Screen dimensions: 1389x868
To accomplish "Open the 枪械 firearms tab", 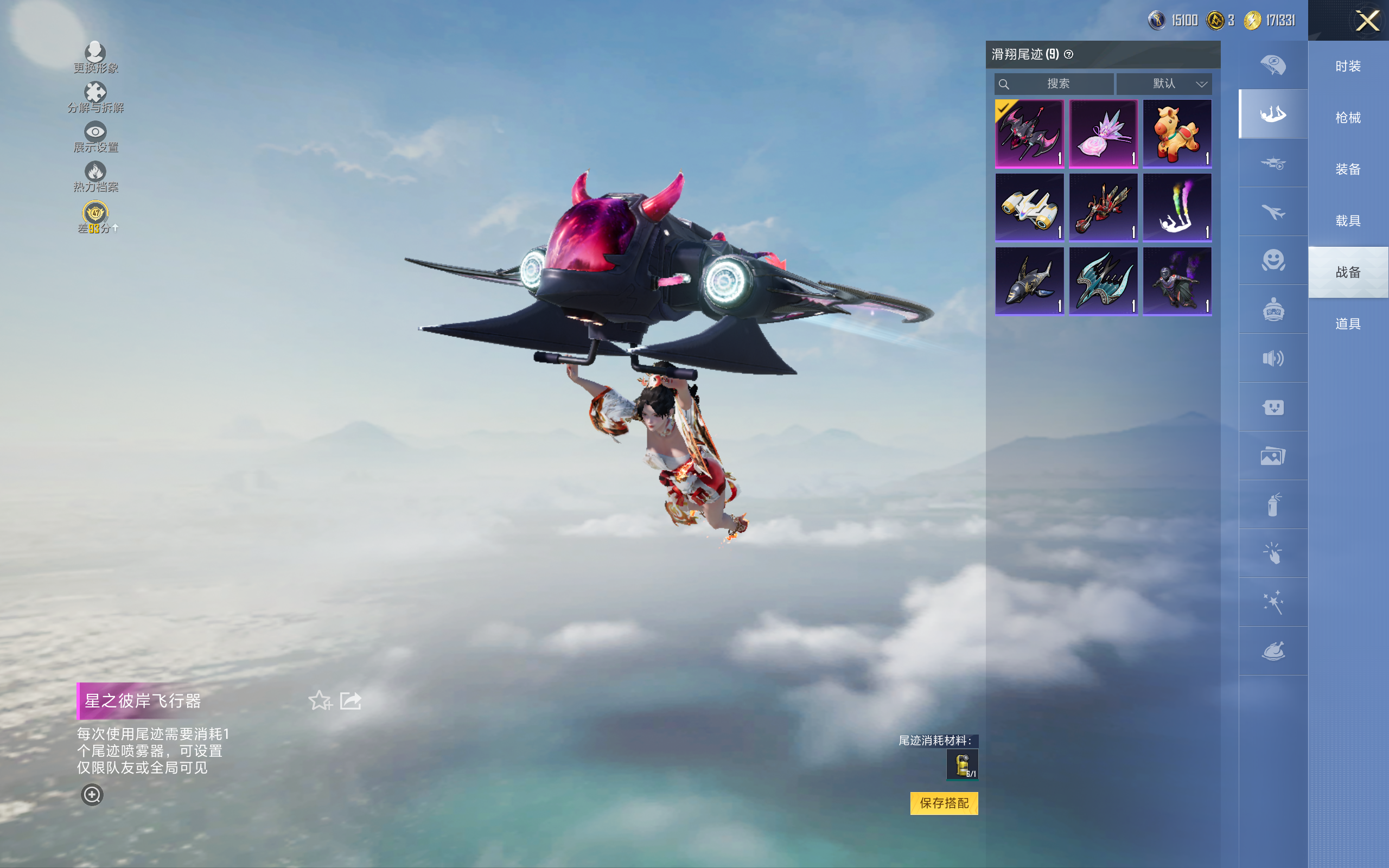I will pos(1348,118).
